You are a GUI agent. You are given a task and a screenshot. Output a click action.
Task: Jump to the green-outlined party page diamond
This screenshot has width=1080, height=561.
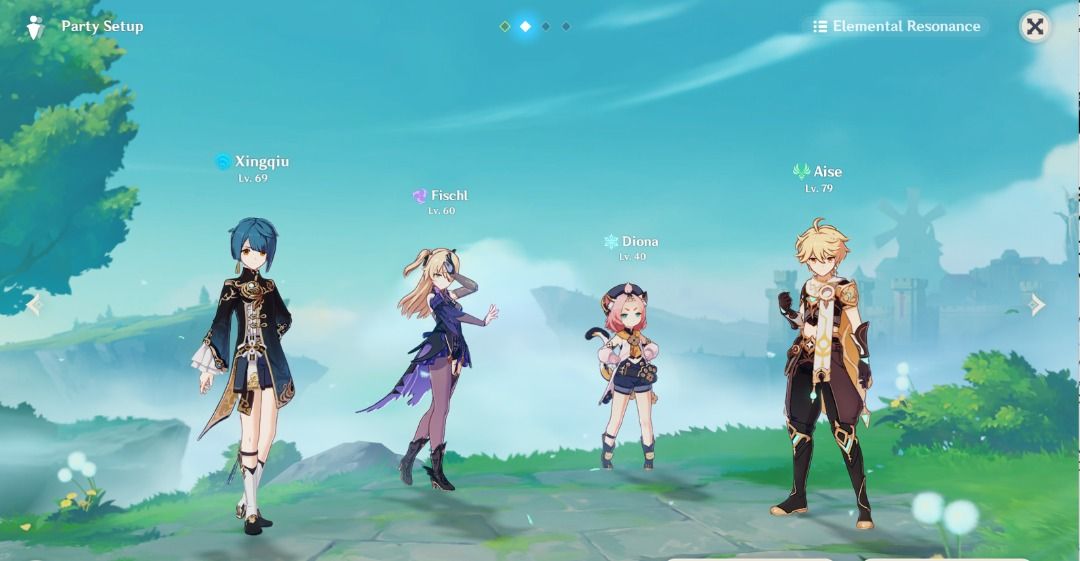pos(505,27)
